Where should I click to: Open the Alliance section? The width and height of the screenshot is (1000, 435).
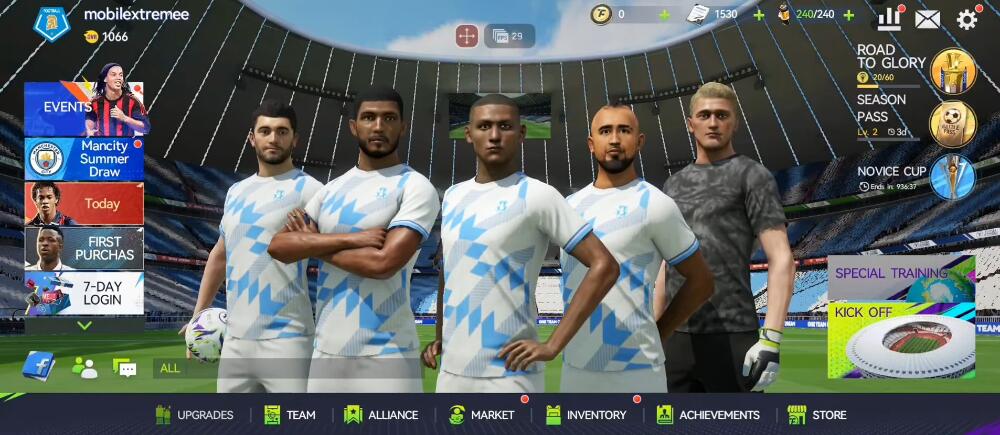(x=381, y=415)
